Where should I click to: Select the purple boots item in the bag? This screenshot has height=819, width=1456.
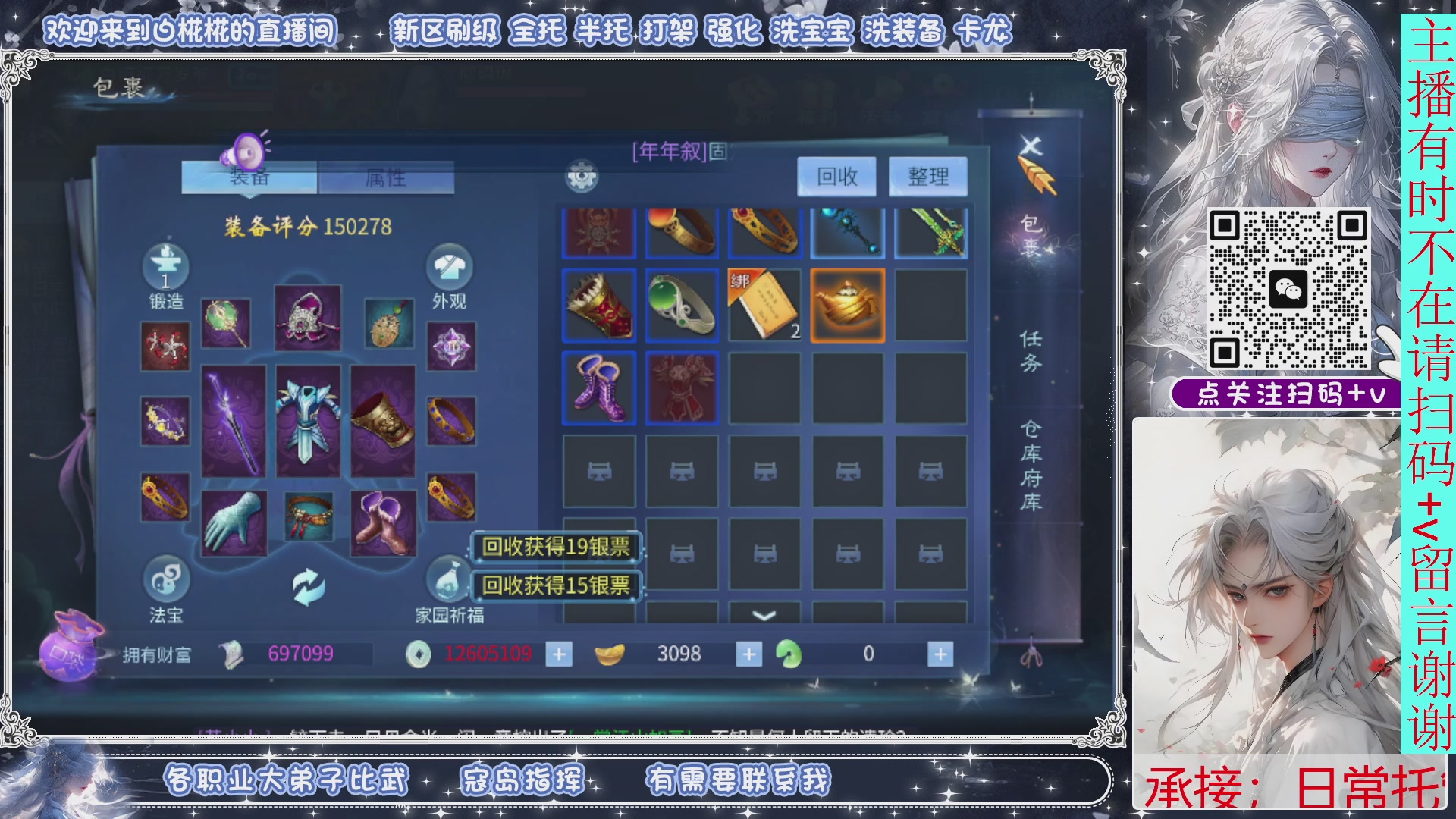click(x=598, y=388)
